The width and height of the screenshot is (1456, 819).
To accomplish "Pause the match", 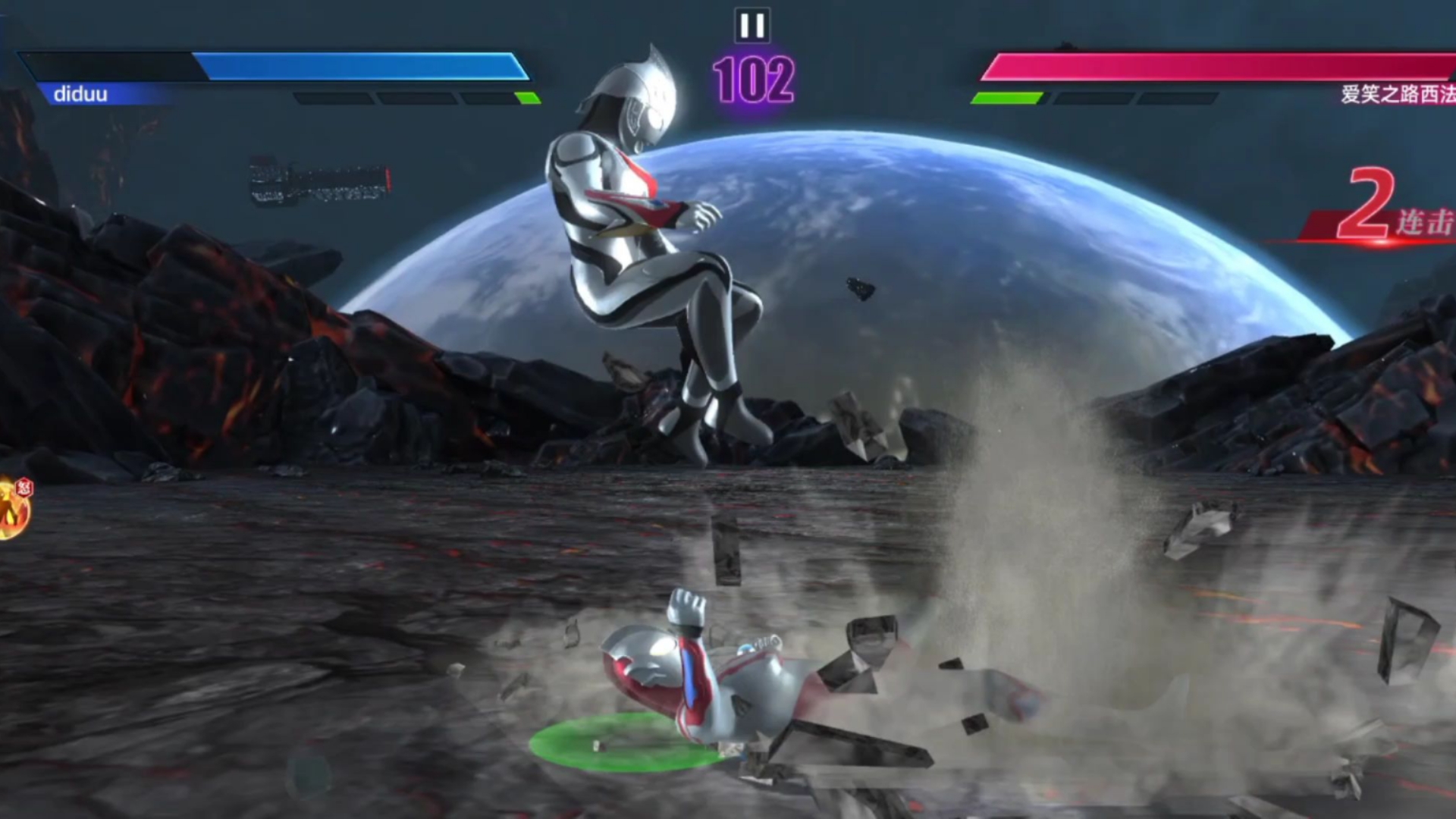I will point(752,26).
